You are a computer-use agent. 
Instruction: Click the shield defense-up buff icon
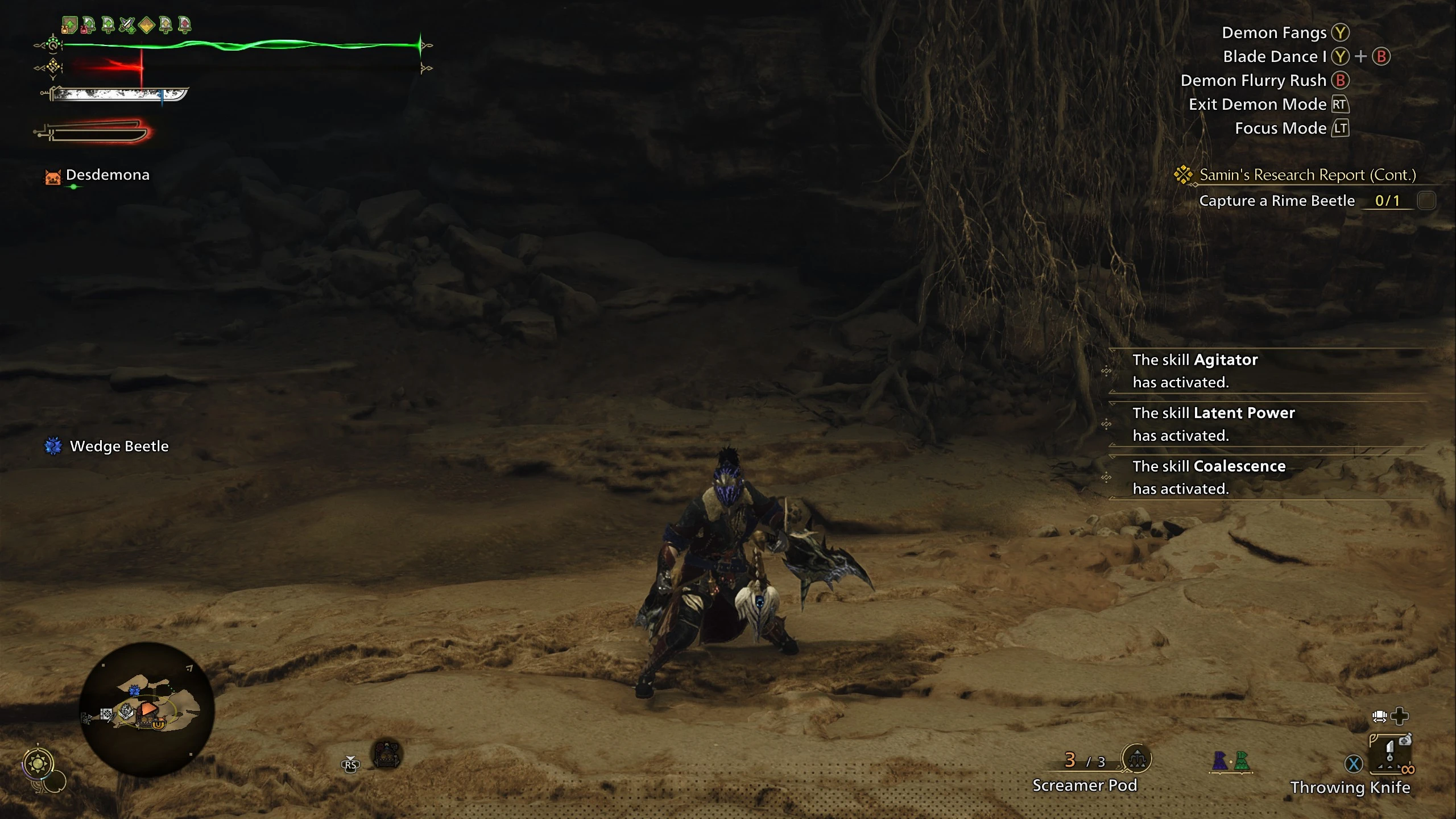[x=69, y=25]
